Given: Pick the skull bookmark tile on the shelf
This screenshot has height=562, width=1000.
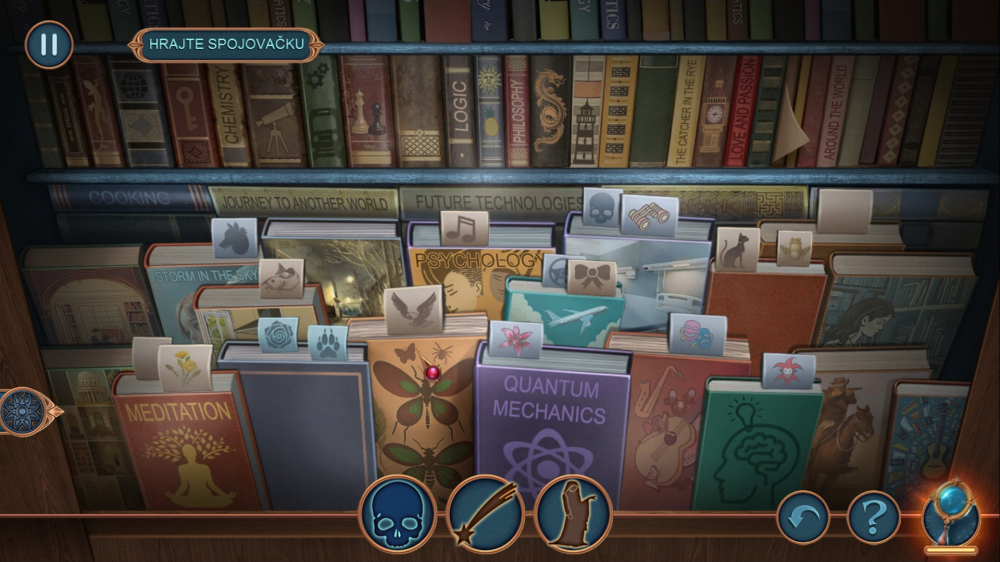Looking at the screenshot, I should (x=602, y=207).
